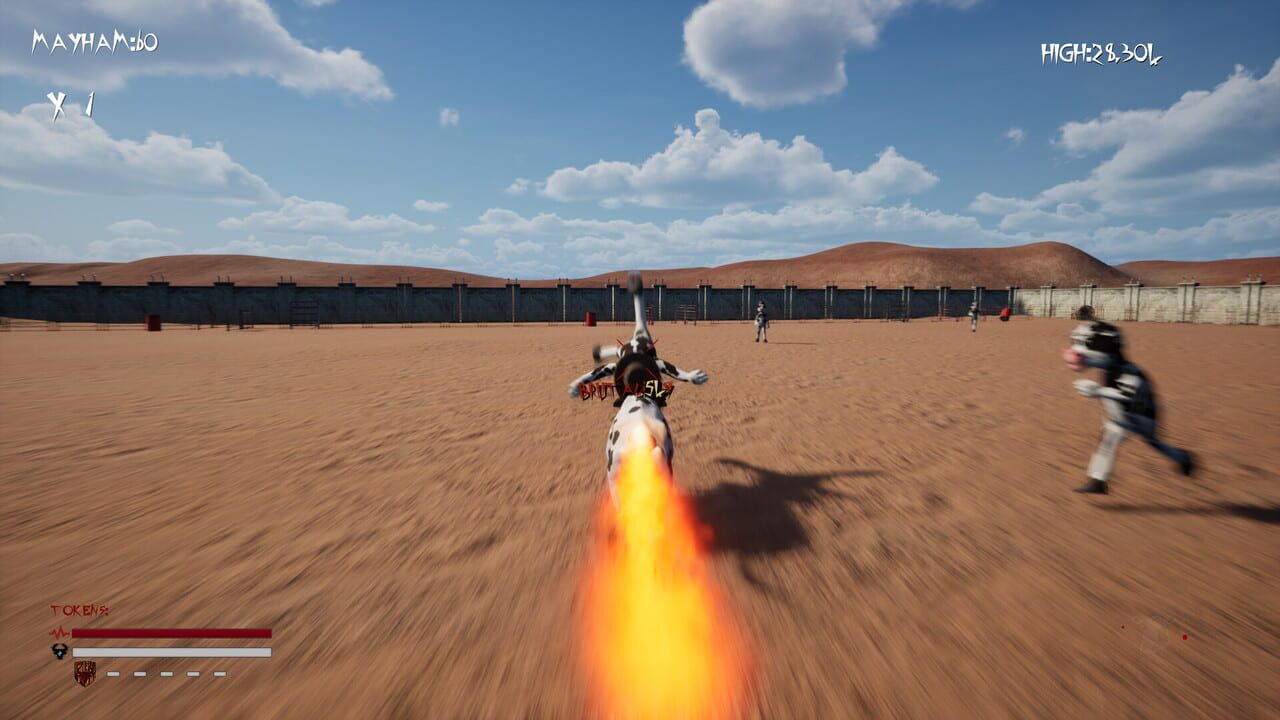Viewport: 1280px width, 720px height.
Task: Click the heartbeat health icon in the HUD
Action: [58, 631]
